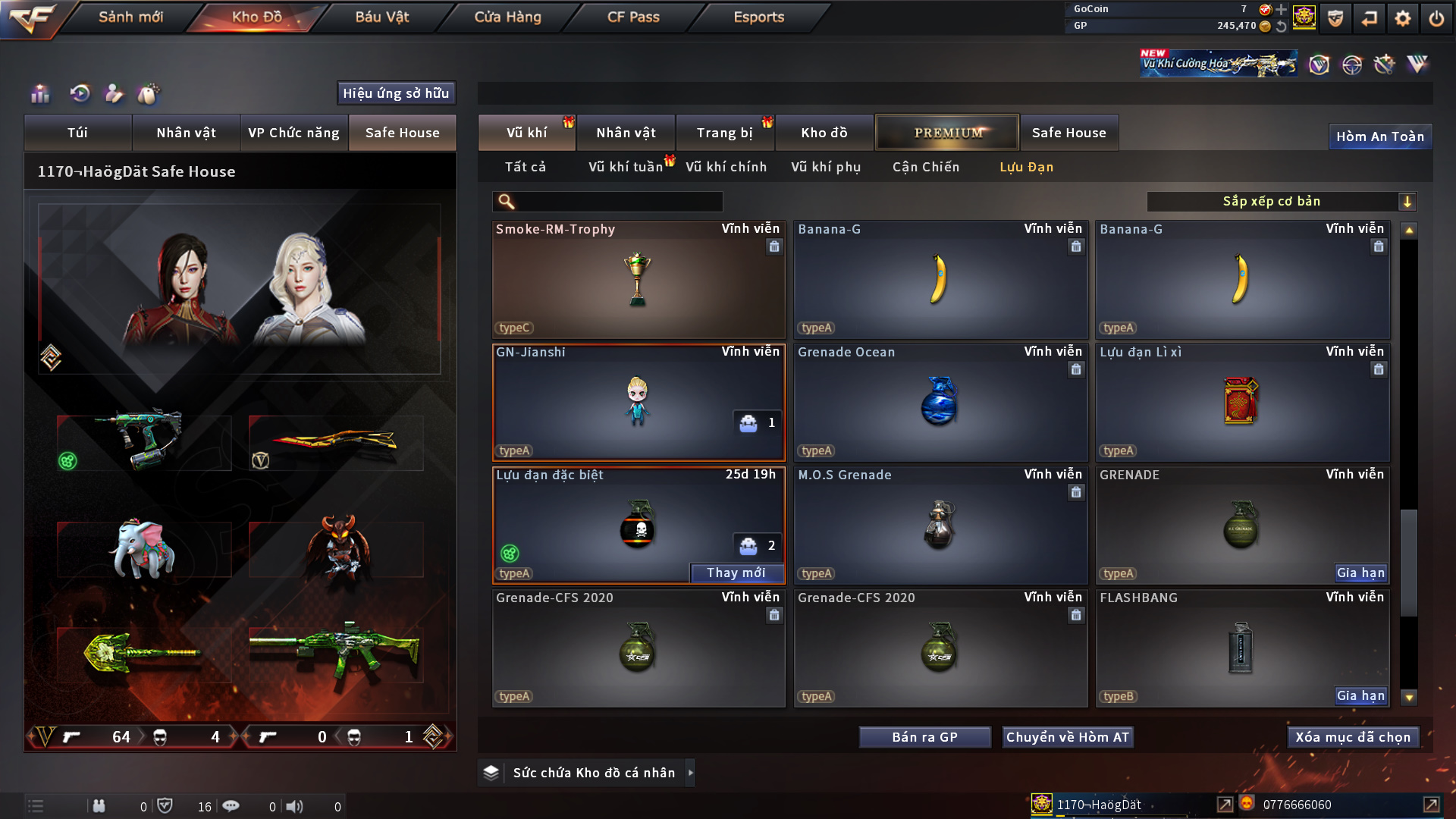This screenshot has height=819, width=1456.
Task: Switch to the Esports menu
Action: pyautogui.click(x=758, y=17)
